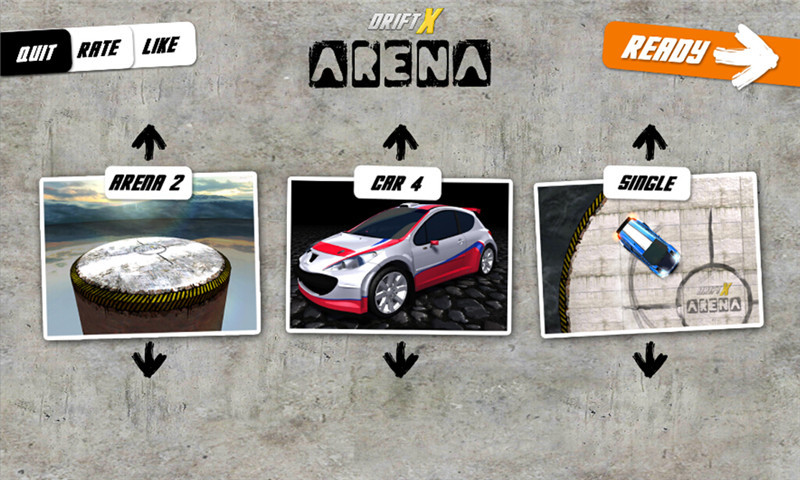Screen dimensions: 800x480
Task: Choose the Arena 2 thumbnail
Action: [149, 257]
